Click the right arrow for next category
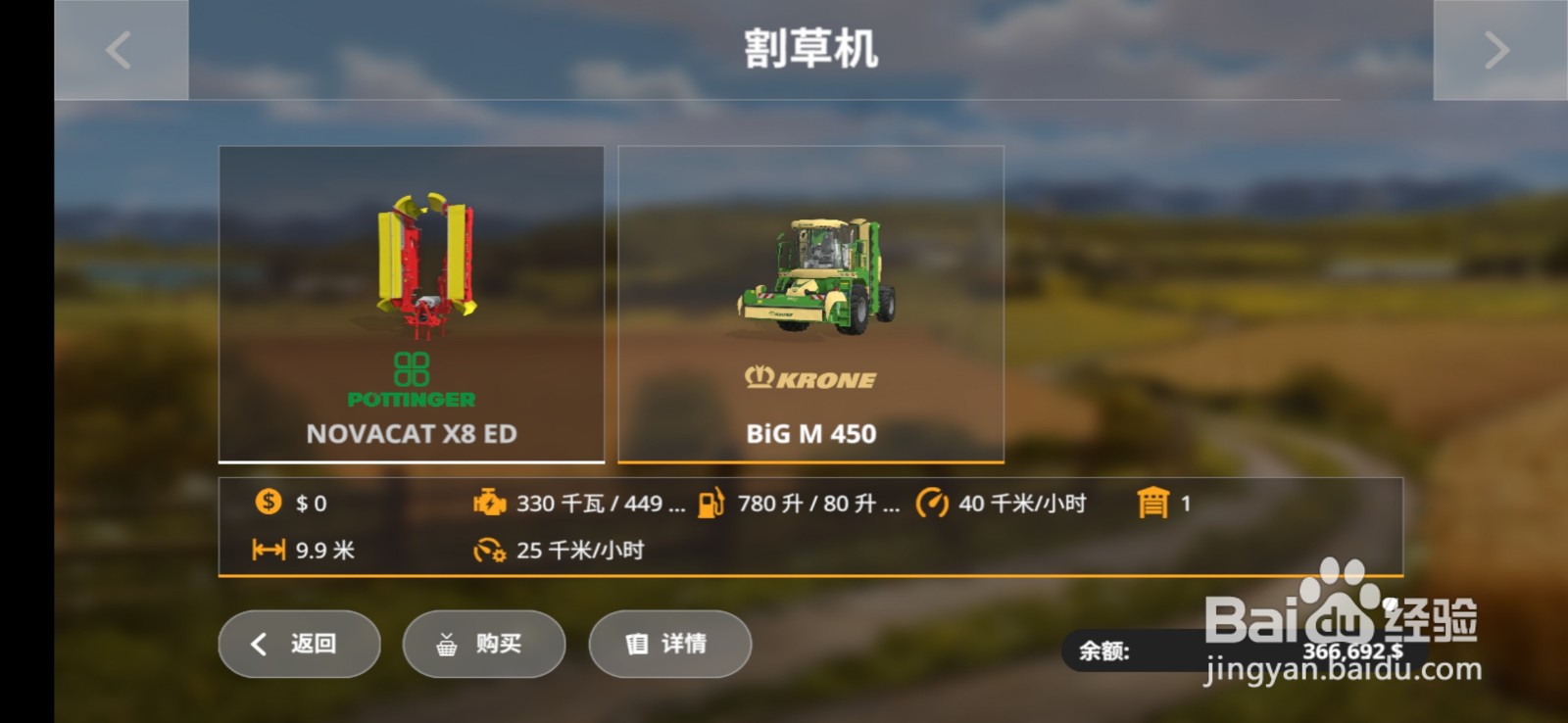The height and width of the screenshot is (723, 1568). pyautogui.click(x=1495, y=49)
